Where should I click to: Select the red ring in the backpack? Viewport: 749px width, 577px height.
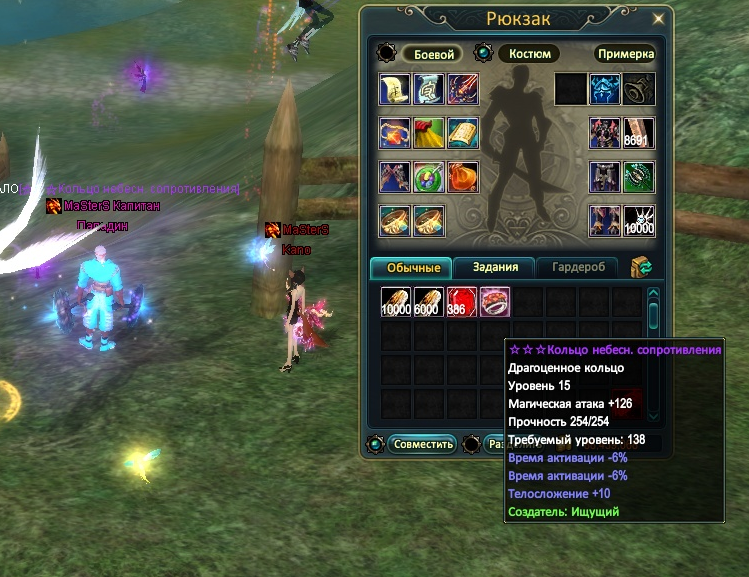[x=495, y=302]
